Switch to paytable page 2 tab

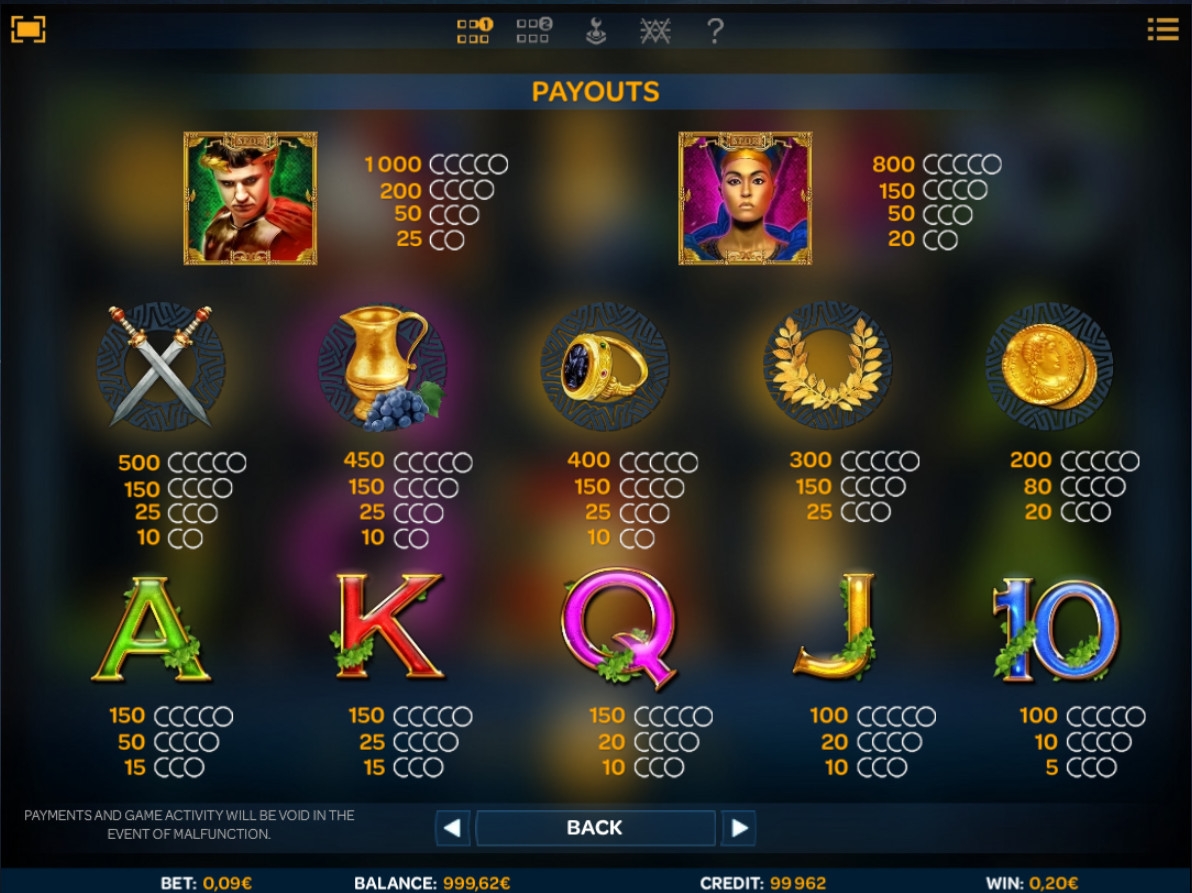pos(534,31)
